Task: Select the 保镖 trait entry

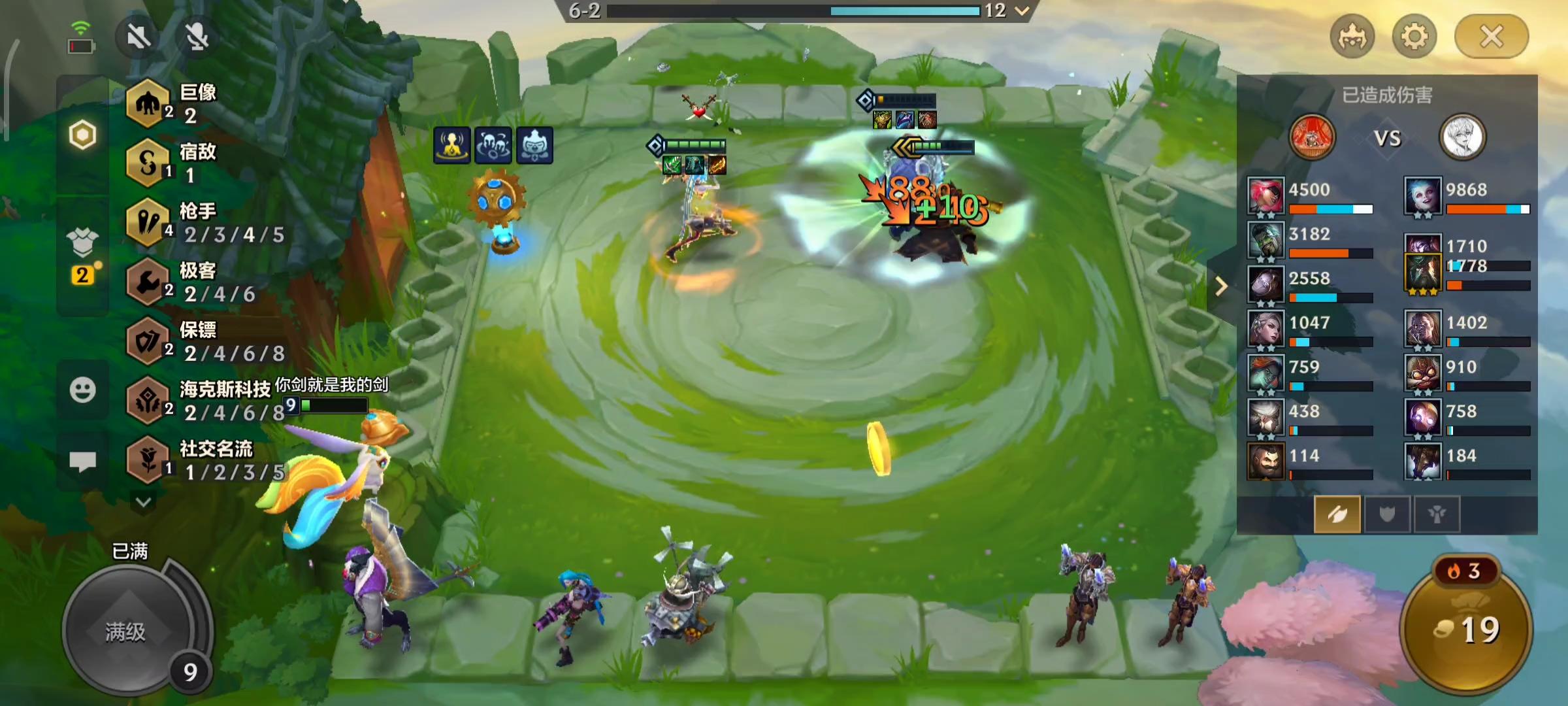Action: [203, 342]
